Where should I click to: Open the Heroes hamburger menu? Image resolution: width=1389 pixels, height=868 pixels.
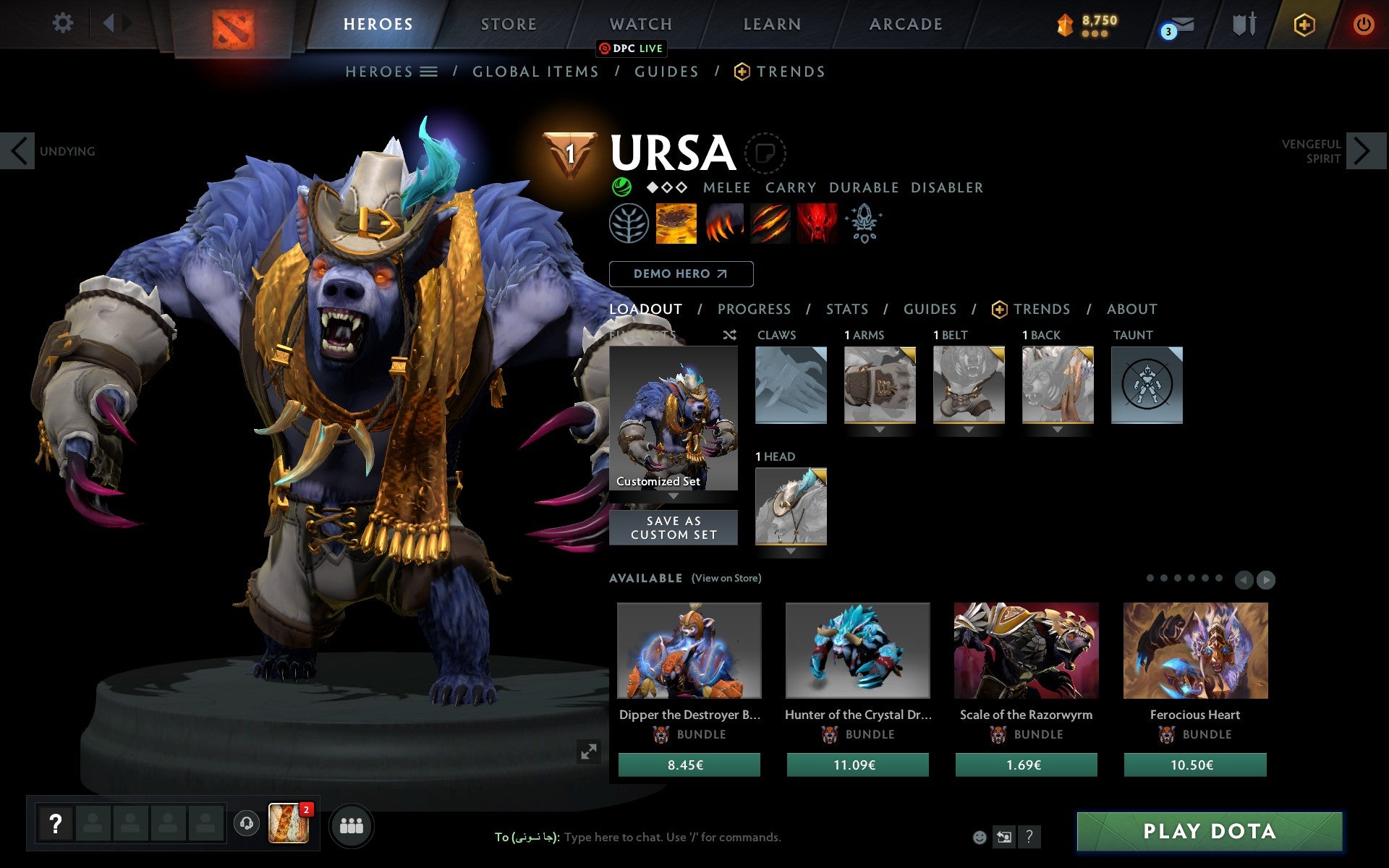coord(429,71)
